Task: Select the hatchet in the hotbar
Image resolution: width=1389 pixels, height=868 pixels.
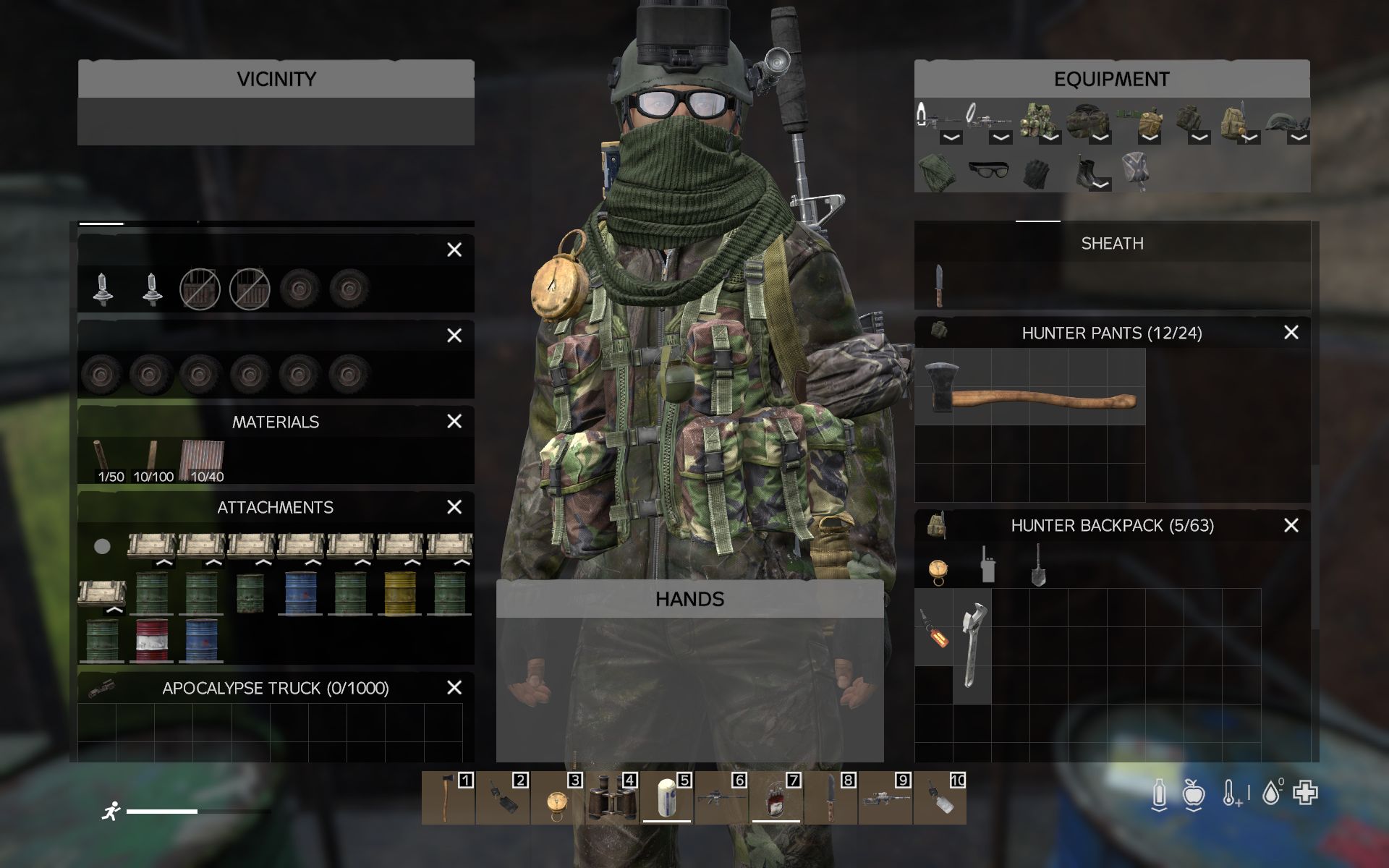Action: pyautogui.click(x=448, y=799)
